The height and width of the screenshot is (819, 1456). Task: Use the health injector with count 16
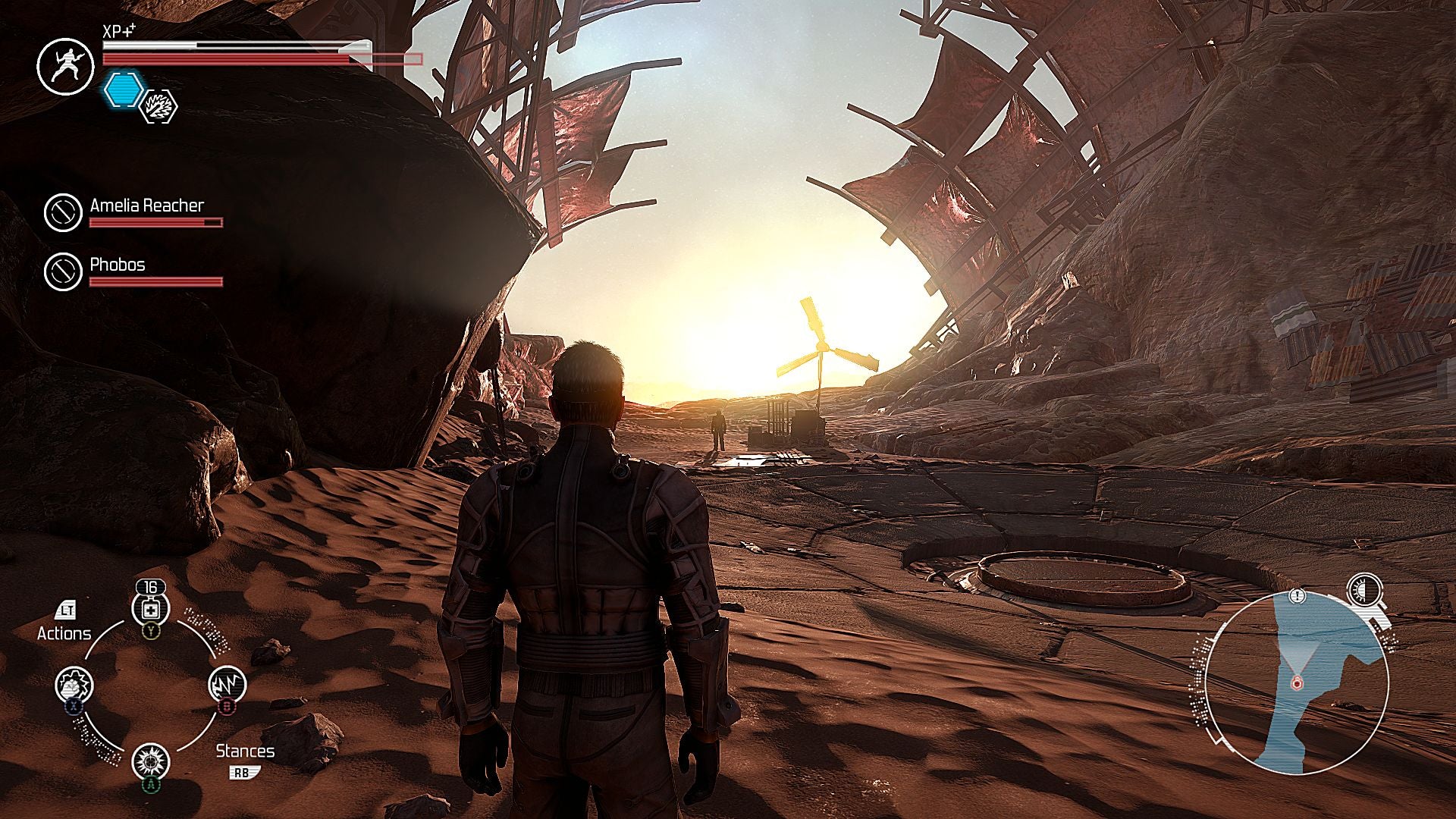coord(150,609)
